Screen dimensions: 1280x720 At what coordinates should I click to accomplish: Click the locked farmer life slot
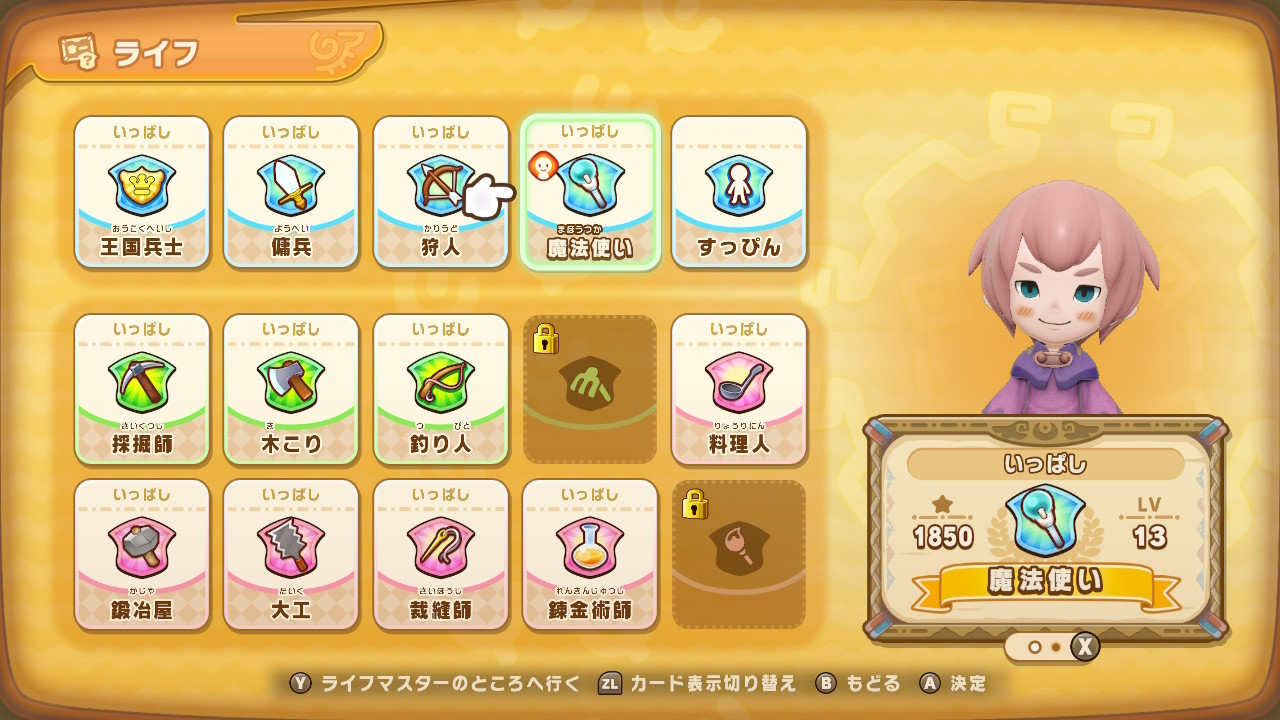click(x=590, y=389)
